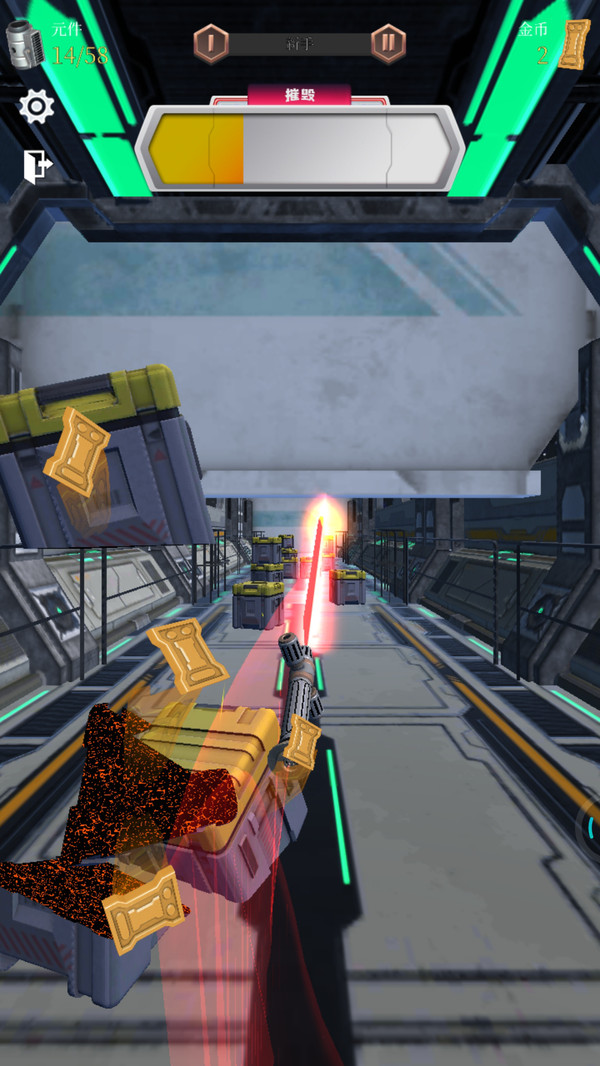
Task: Exit the level via the door icon
Action: [37, 166]
